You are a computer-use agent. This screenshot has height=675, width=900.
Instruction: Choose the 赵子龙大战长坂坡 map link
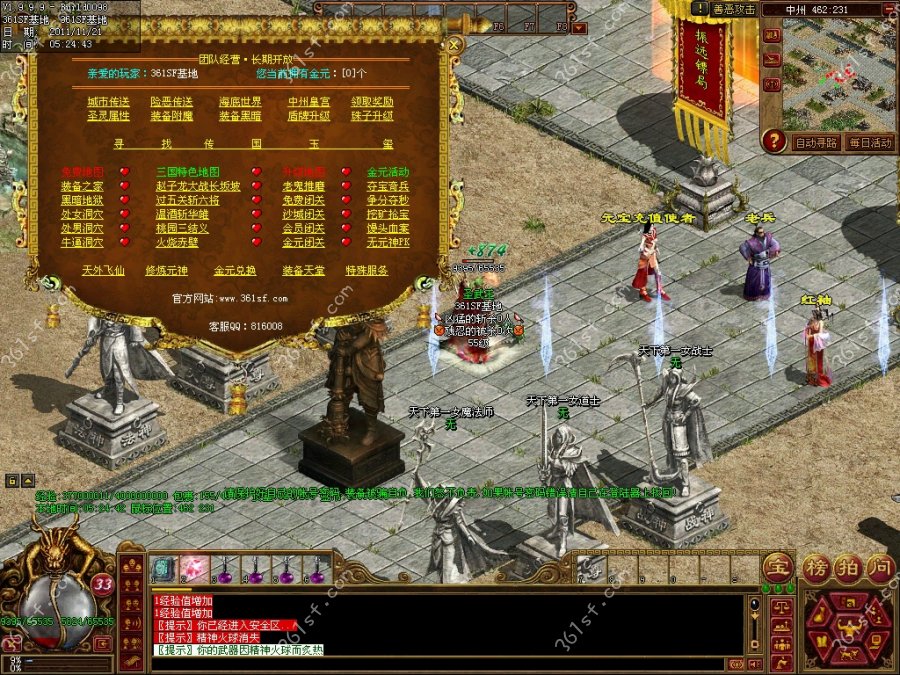198,186
